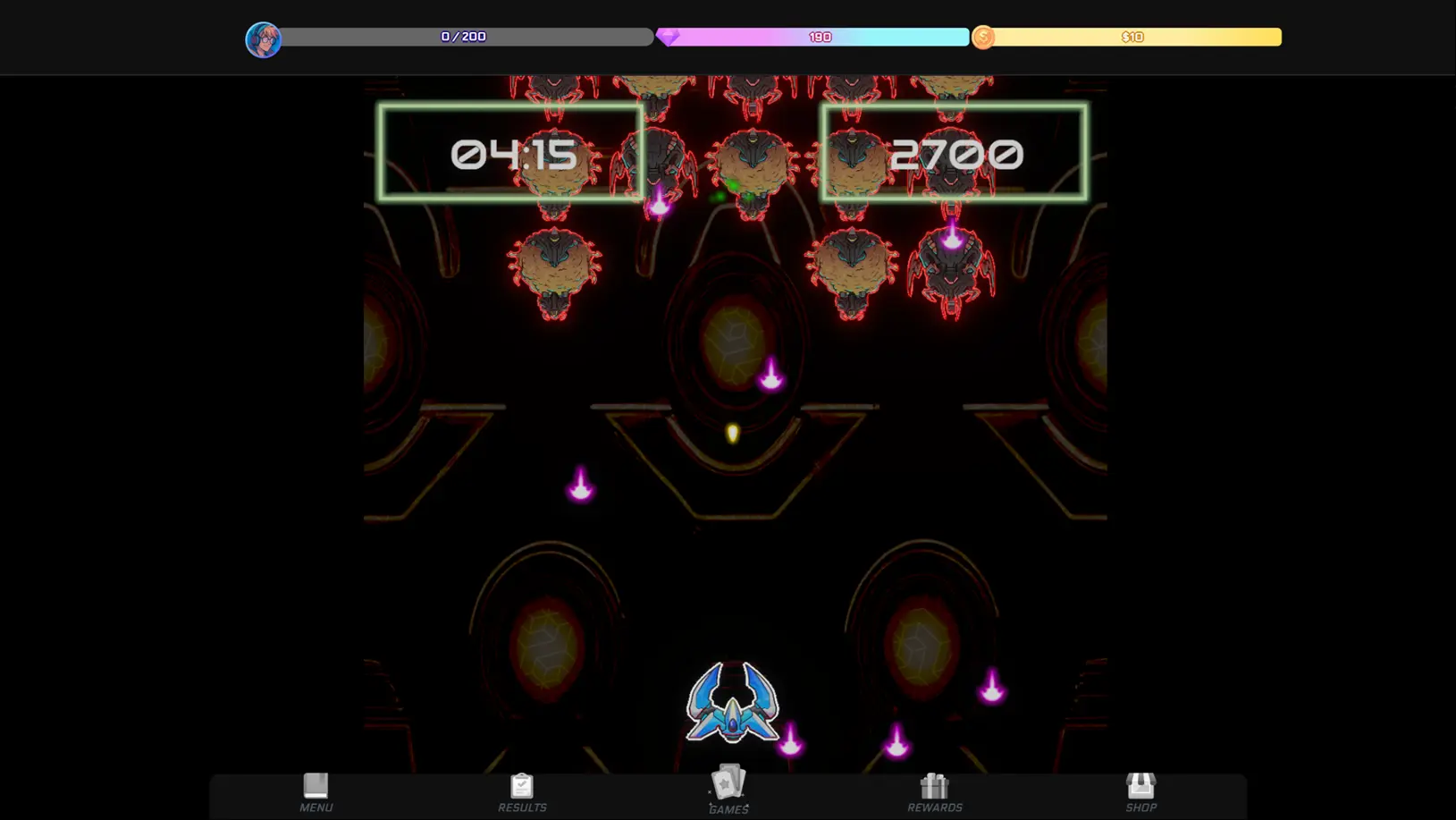Click the 0/200 experience progress bar
The width and height of the screenshot is (1456, 820).
point(462,37)
